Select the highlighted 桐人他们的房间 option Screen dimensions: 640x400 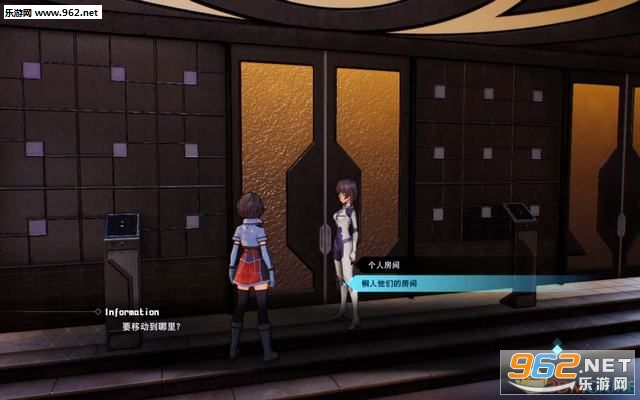(391, 284)
